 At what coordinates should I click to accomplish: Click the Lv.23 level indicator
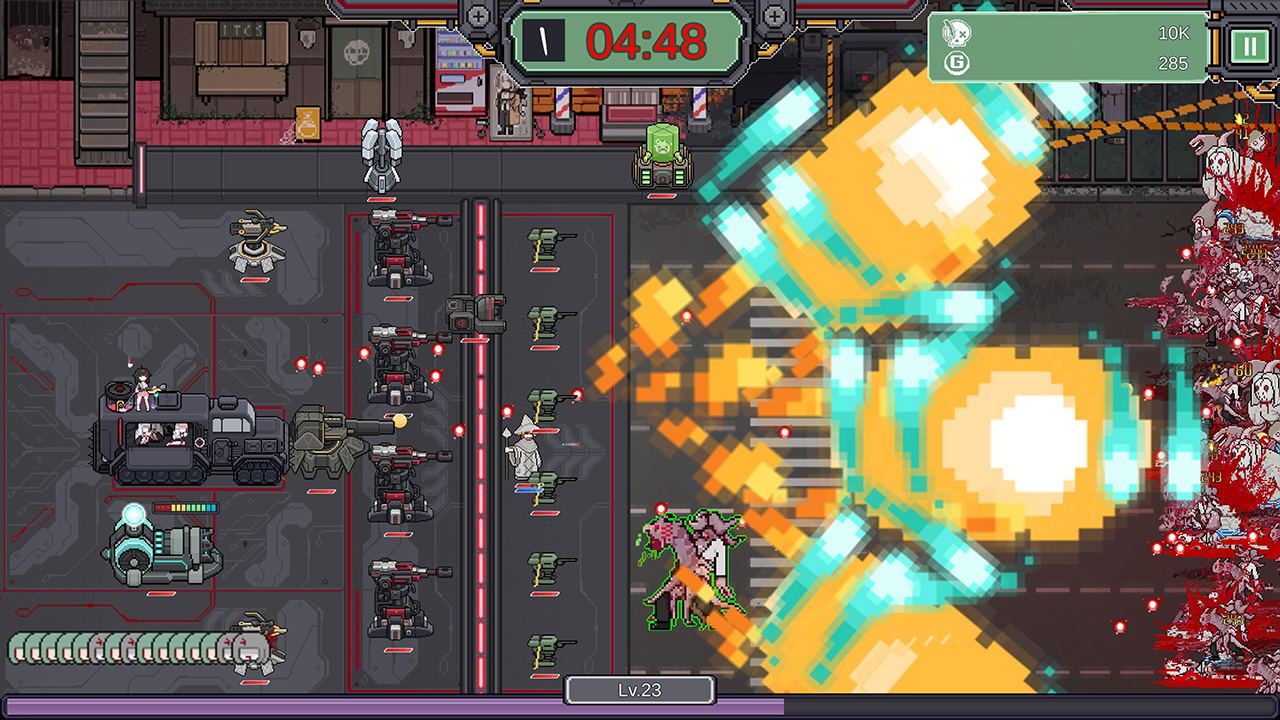click(x=640, y=690)
